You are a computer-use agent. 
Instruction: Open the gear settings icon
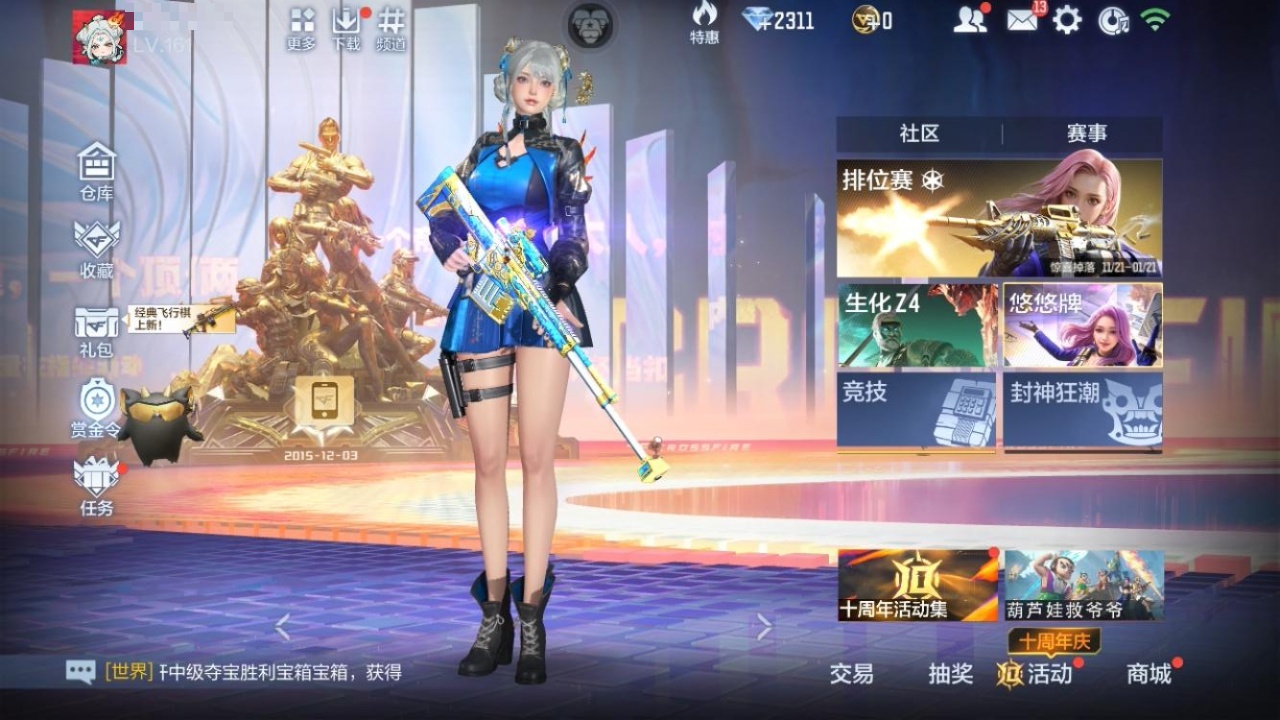1067,20
